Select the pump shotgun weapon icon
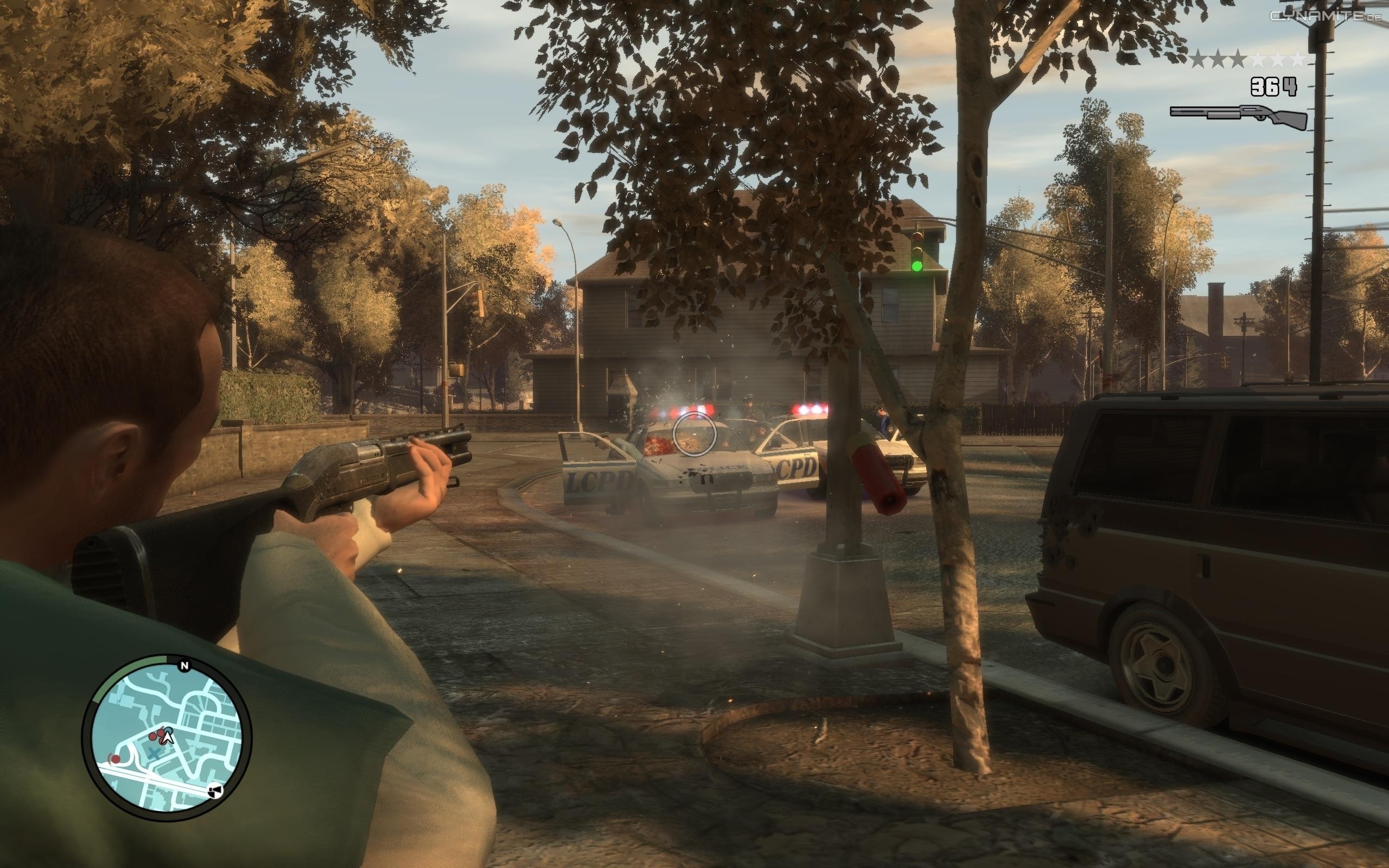 1239,117
